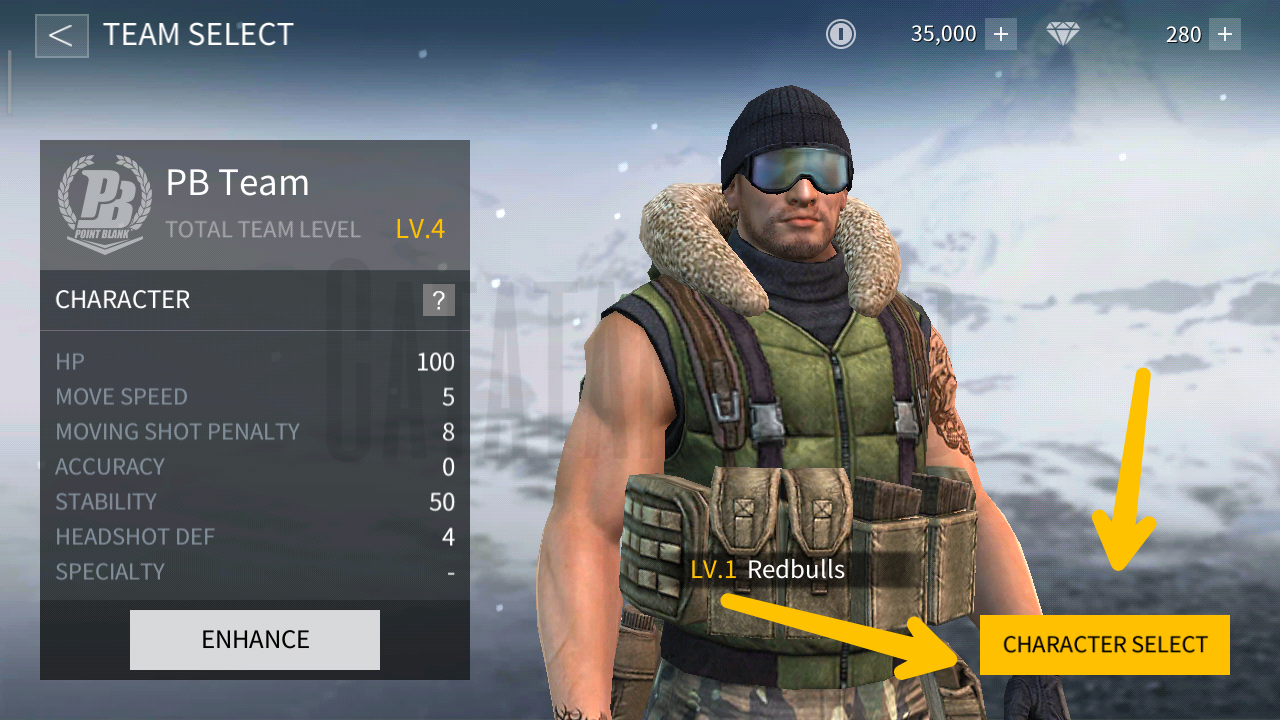Click the MOVE SPEED stat value

pyautogui.click(x=448, y=397)
